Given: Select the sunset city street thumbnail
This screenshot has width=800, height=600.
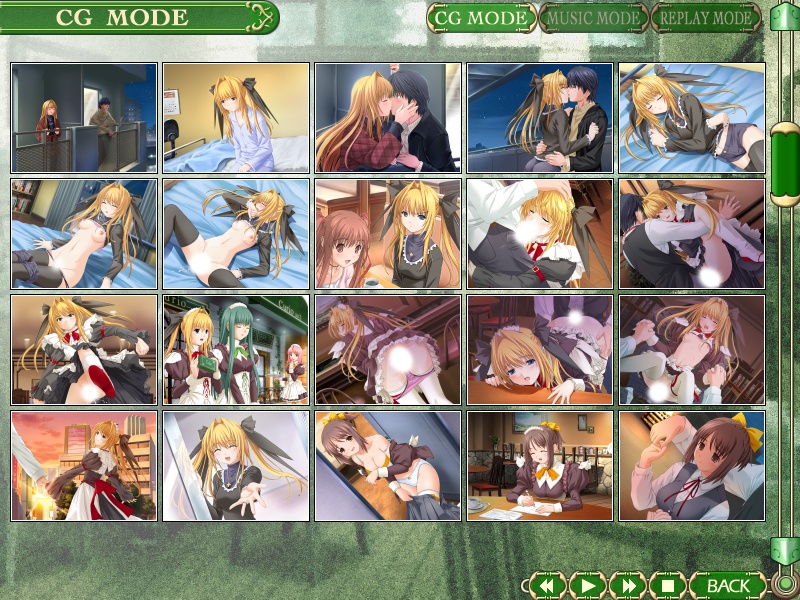Looking at the screenshot, I should pos(84,466).
